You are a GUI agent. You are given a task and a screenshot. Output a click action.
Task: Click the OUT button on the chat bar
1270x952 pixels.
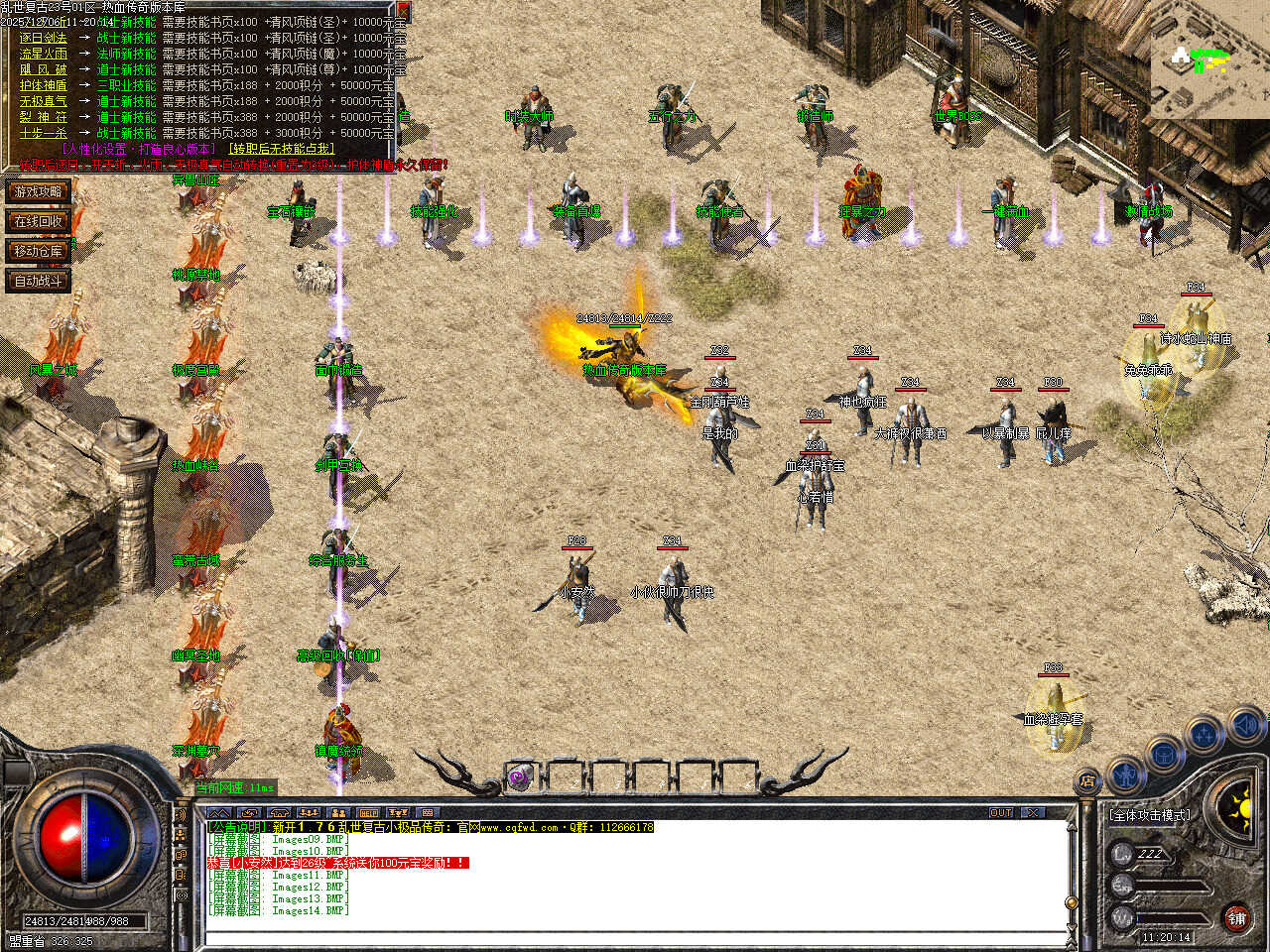point(1001,812)
